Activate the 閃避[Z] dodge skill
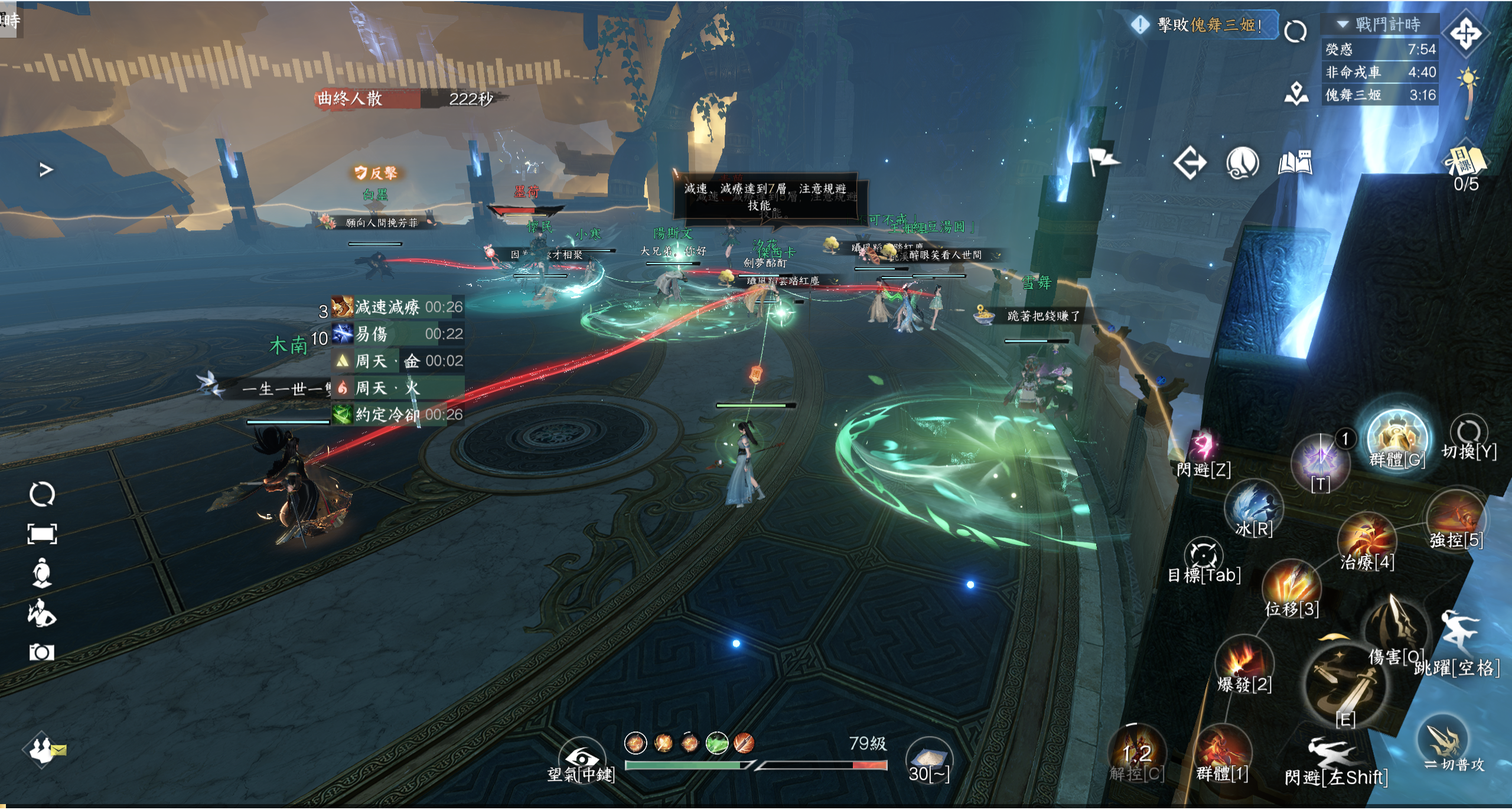 click(x=1203, y=447)
